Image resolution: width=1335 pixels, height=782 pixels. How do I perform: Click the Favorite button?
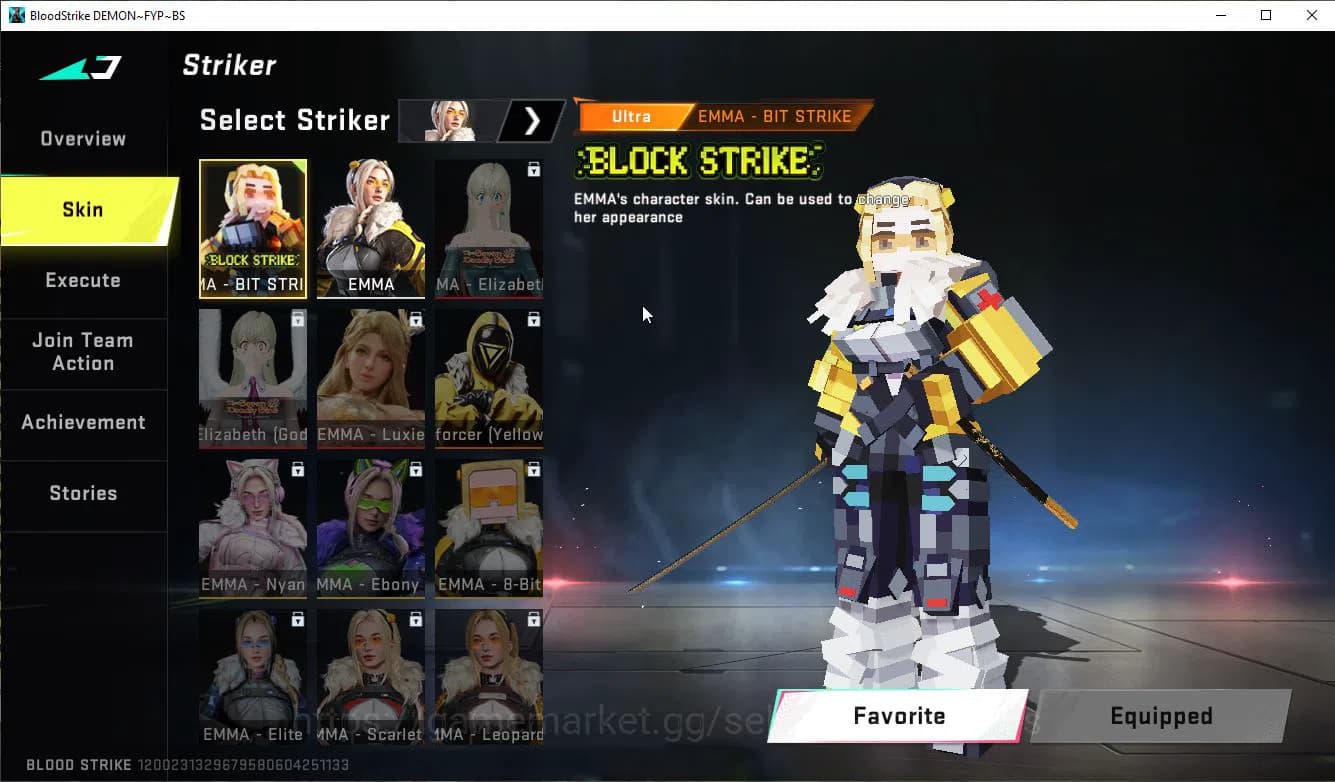coord(898,715)
